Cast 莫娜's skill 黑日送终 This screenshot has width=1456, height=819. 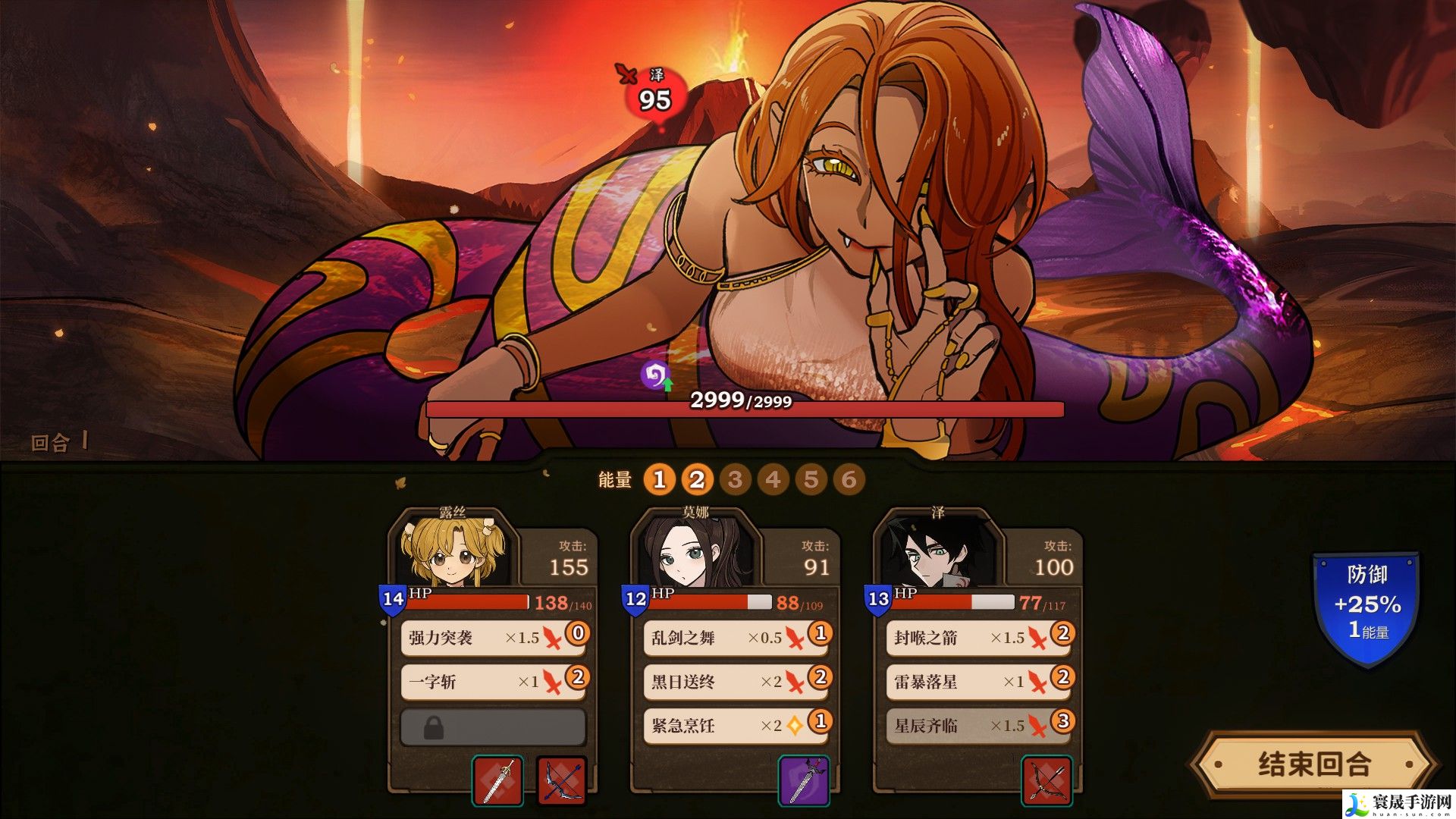click(736, 682)
